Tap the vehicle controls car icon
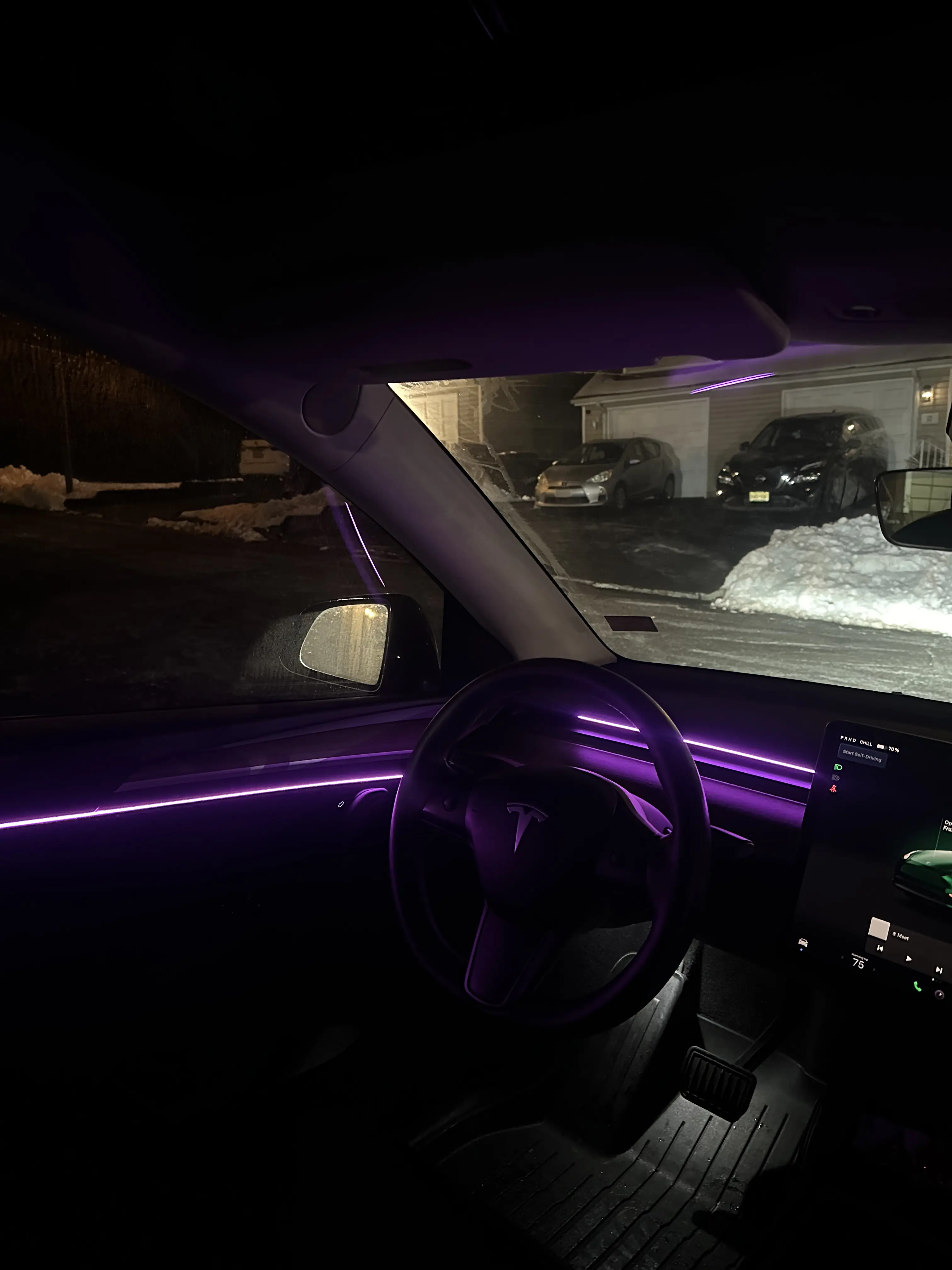 click(x=803, y=943)
